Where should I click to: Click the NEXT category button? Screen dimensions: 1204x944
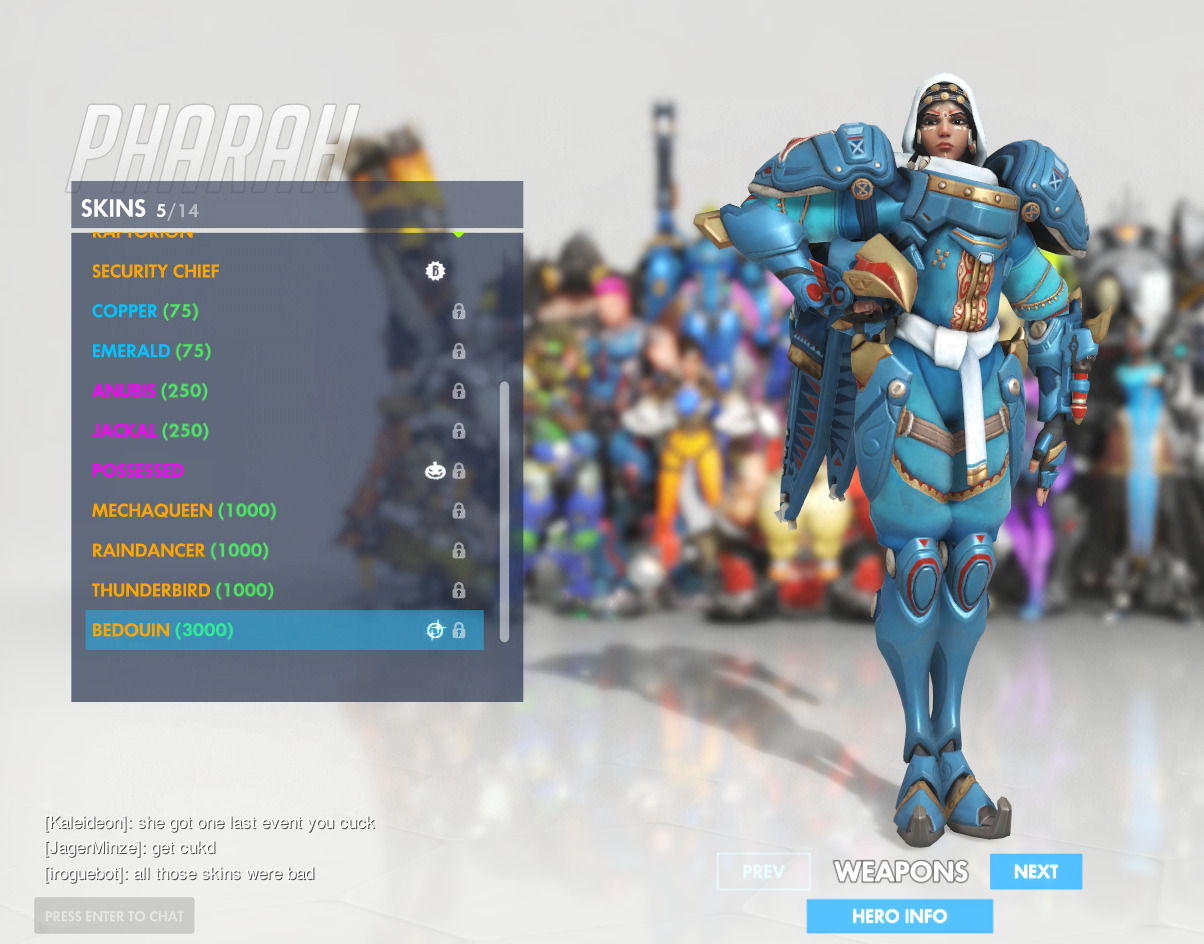coord(1035,872)
